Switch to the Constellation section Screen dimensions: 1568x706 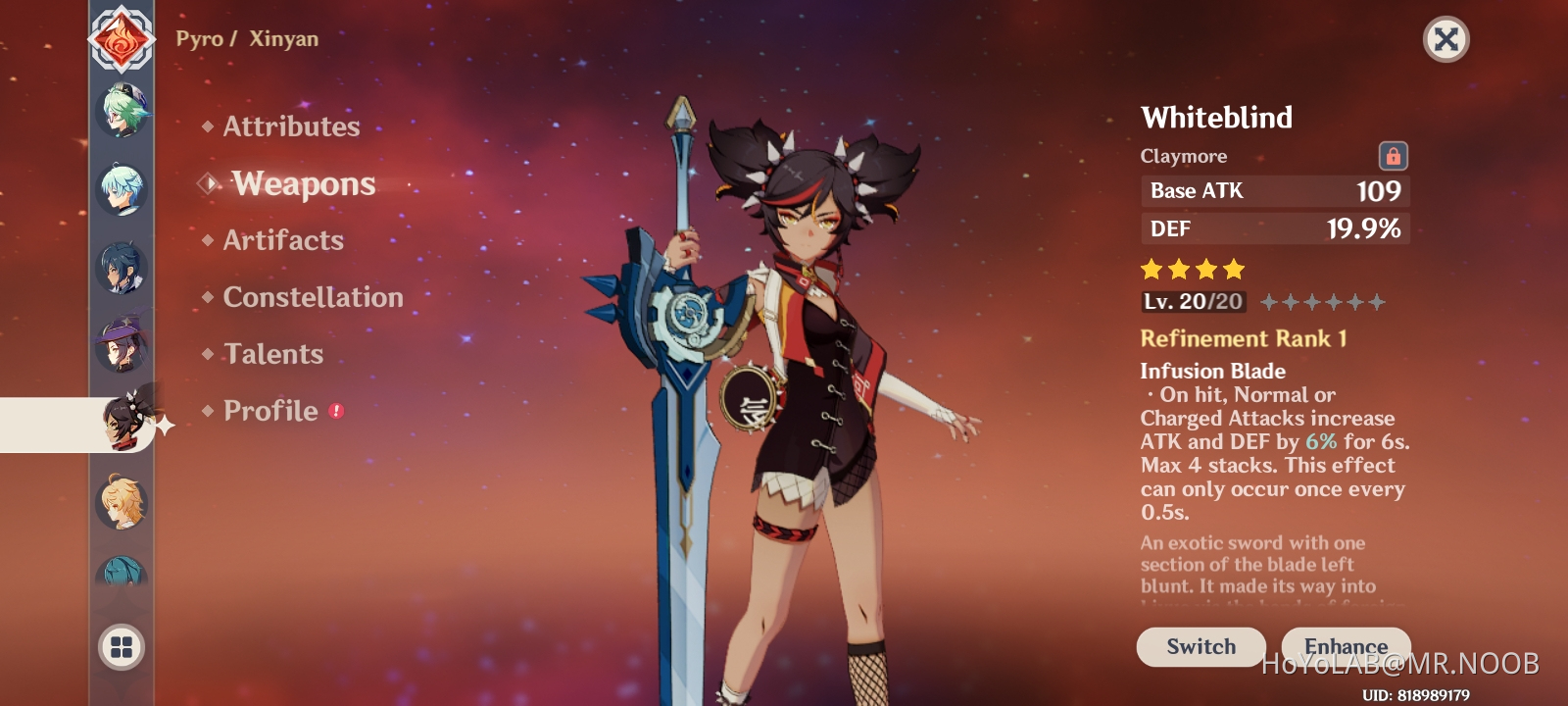[312, 297]
